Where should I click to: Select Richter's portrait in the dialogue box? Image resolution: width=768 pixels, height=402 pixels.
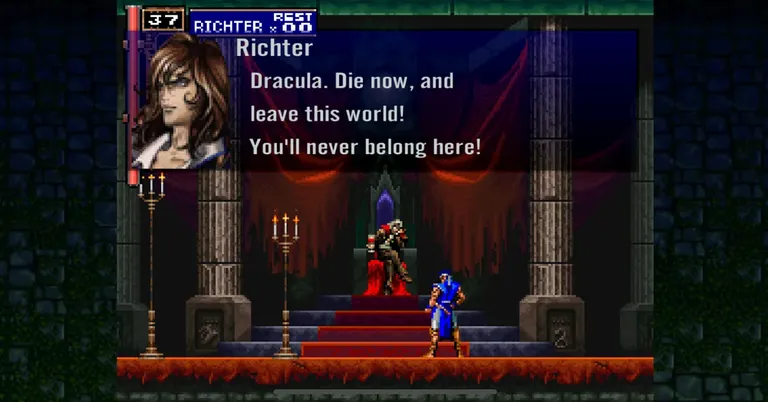180,98
